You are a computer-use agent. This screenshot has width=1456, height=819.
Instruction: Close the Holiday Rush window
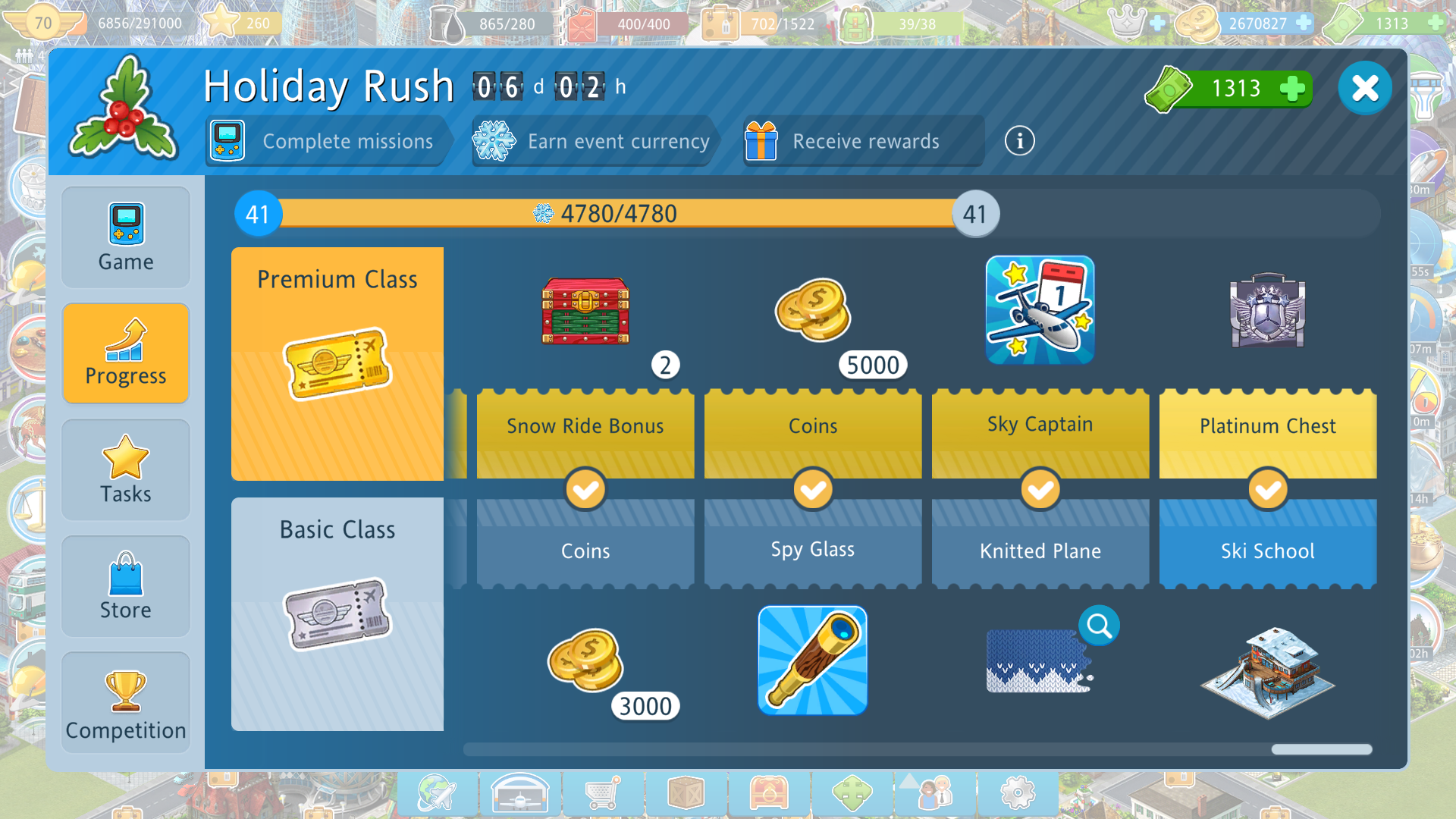1364,88
